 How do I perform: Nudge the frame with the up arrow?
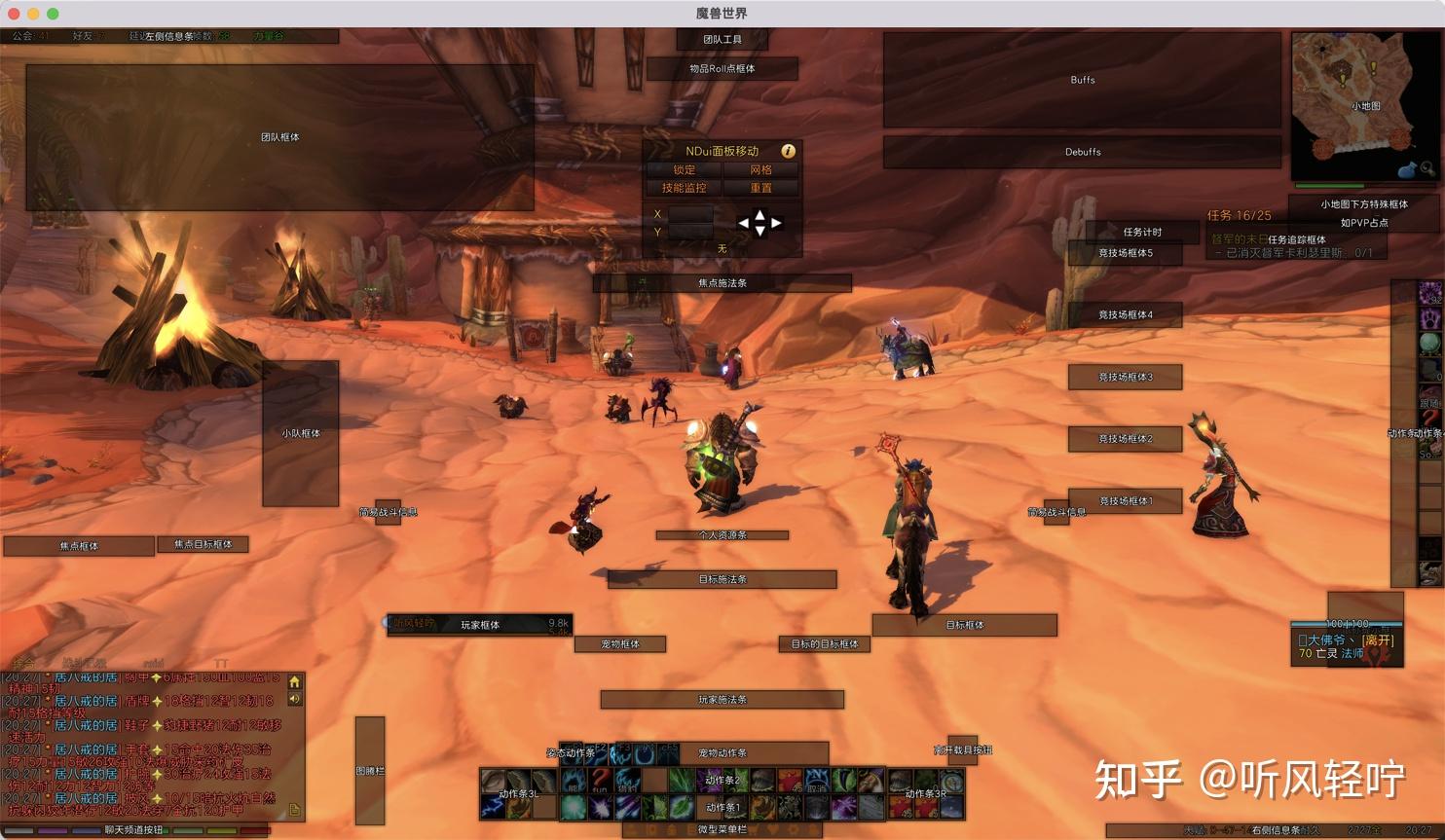pos(760,214)
